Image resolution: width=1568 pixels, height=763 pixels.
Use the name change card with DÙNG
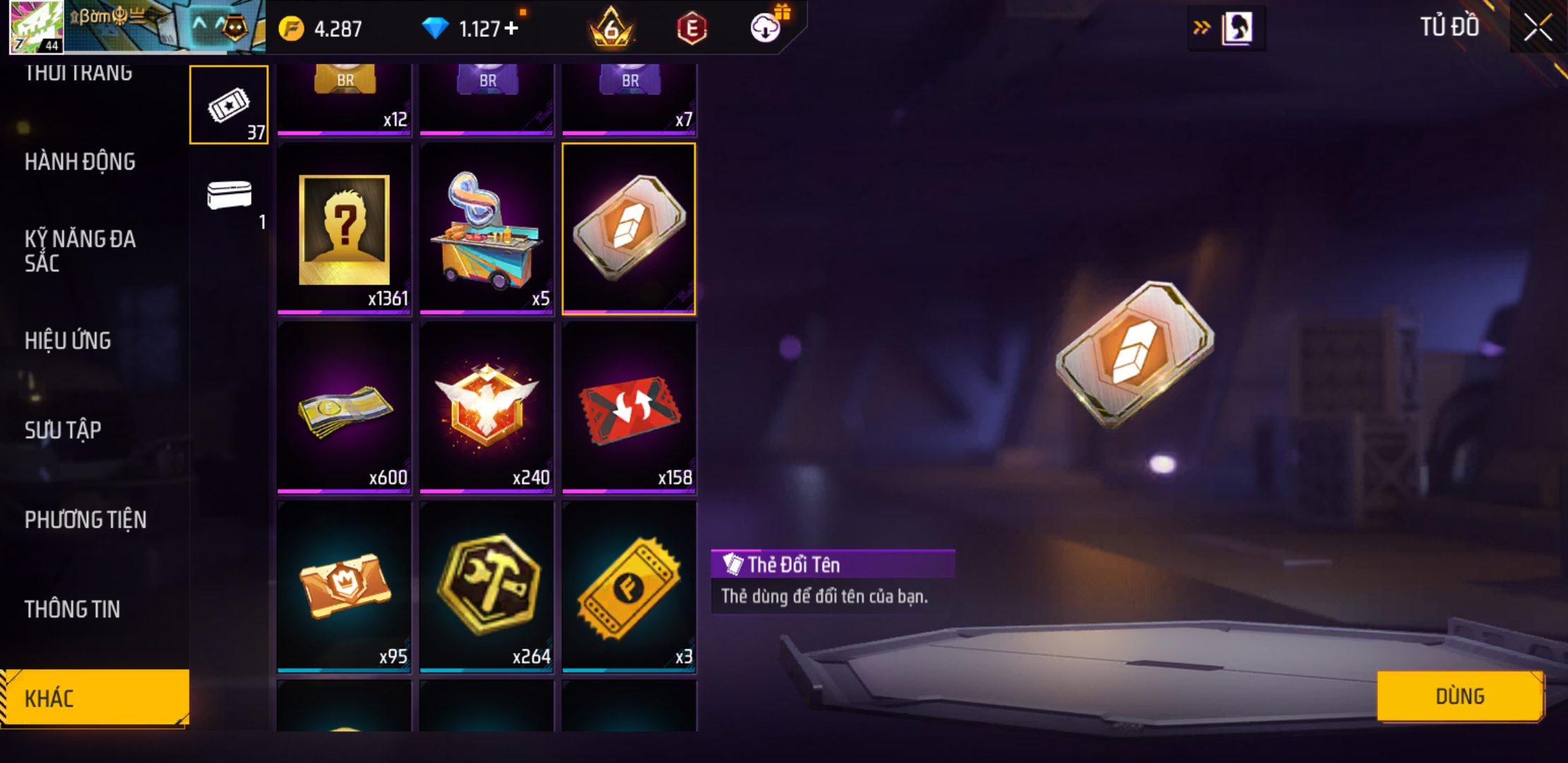point(1459,696)
